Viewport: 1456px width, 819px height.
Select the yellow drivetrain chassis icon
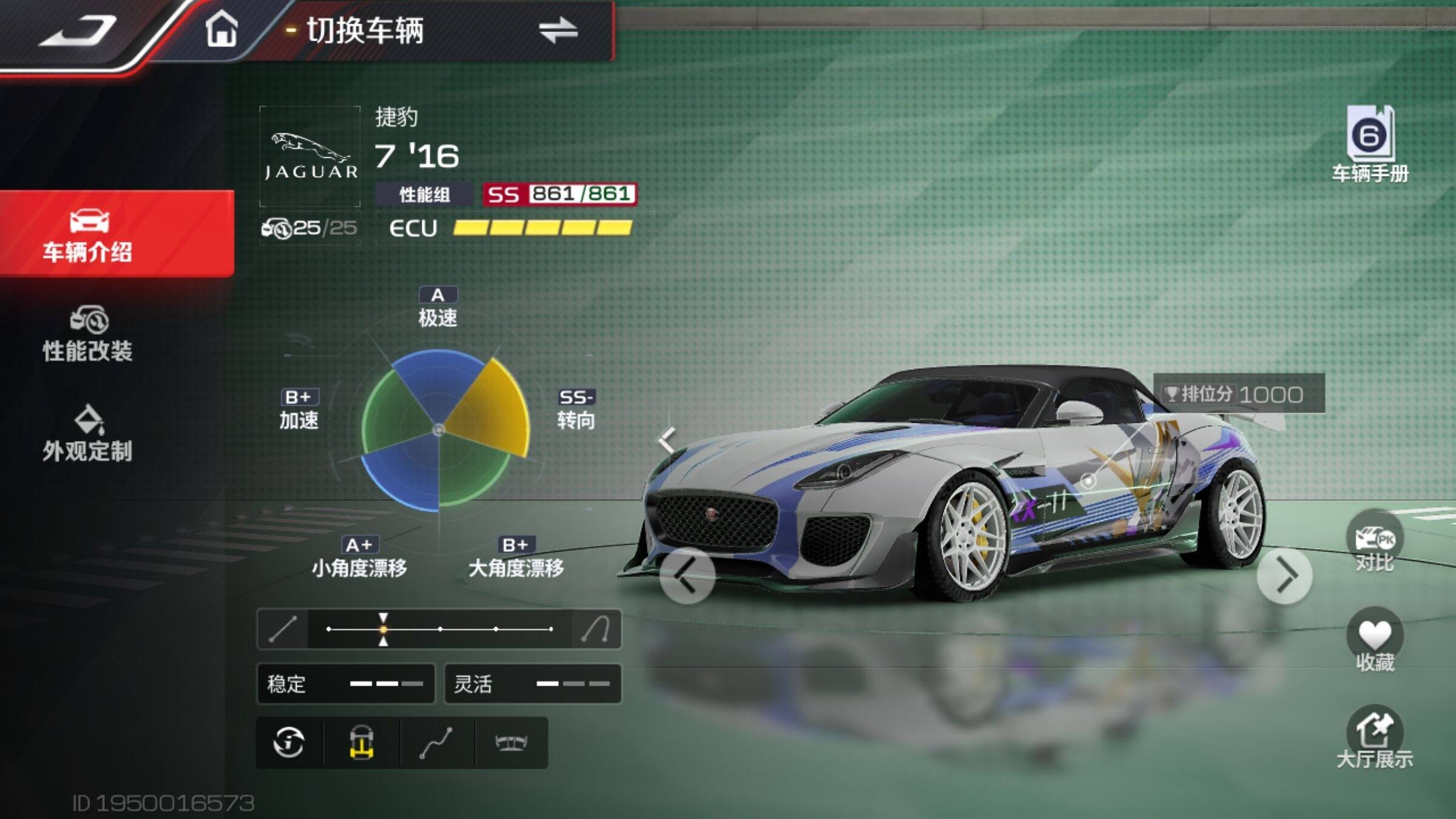[362, 743]
